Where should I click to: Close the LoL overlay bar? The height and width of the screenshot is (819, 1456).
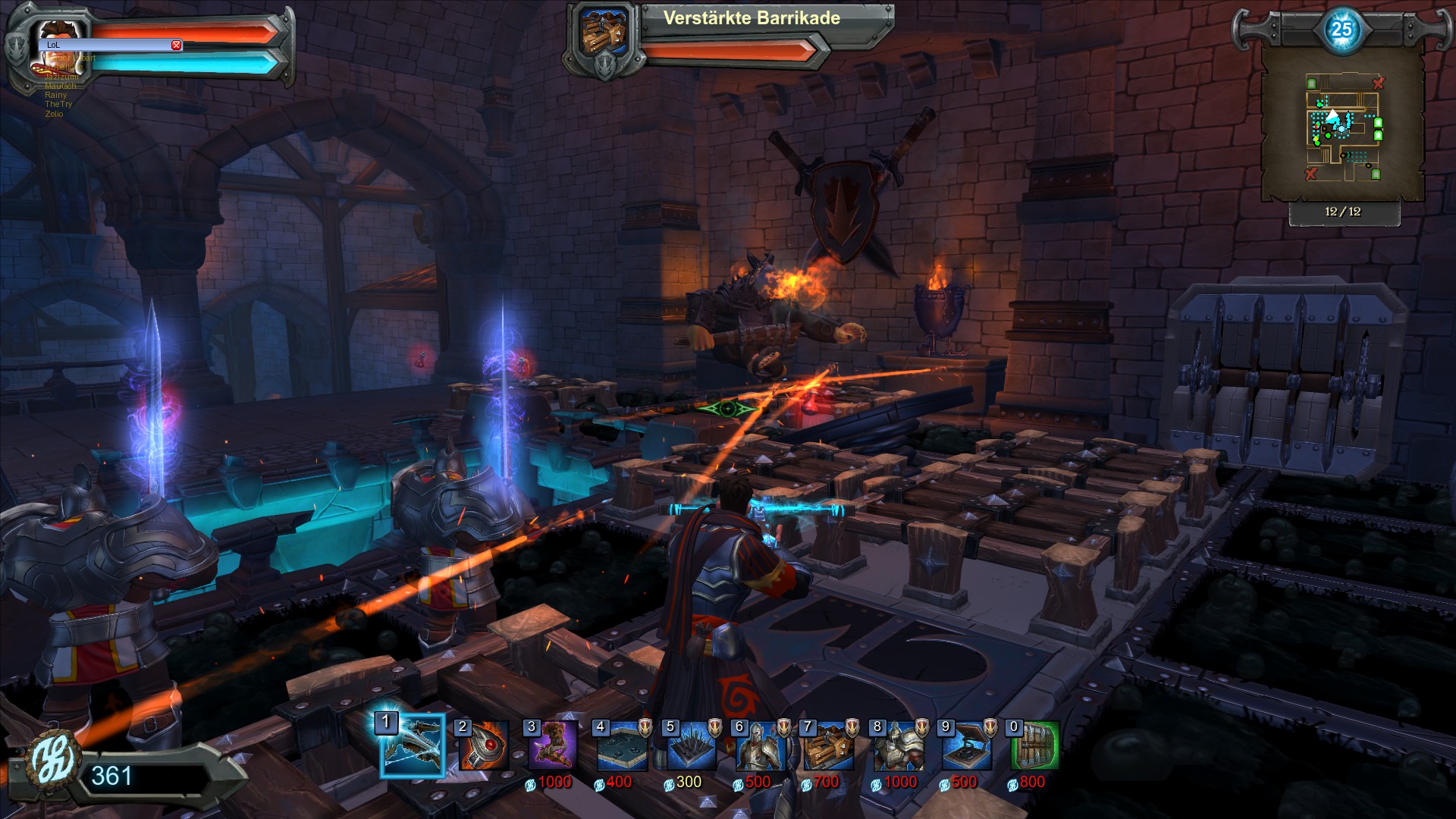(176, 45)
